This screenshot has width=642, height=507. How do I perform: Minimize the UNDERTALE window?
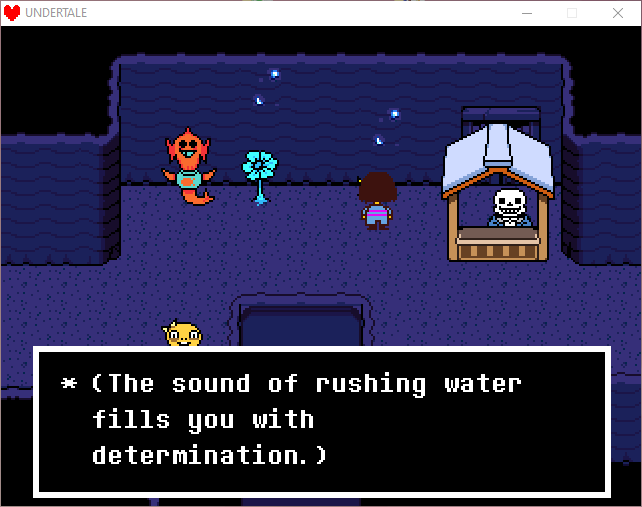click(x=525, y=12)
